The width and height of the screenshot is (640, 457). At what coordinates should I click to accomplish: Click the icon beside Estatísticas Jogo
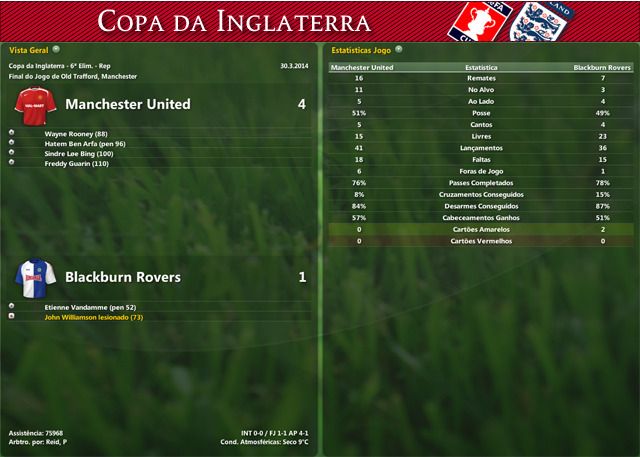click(400, 48)
